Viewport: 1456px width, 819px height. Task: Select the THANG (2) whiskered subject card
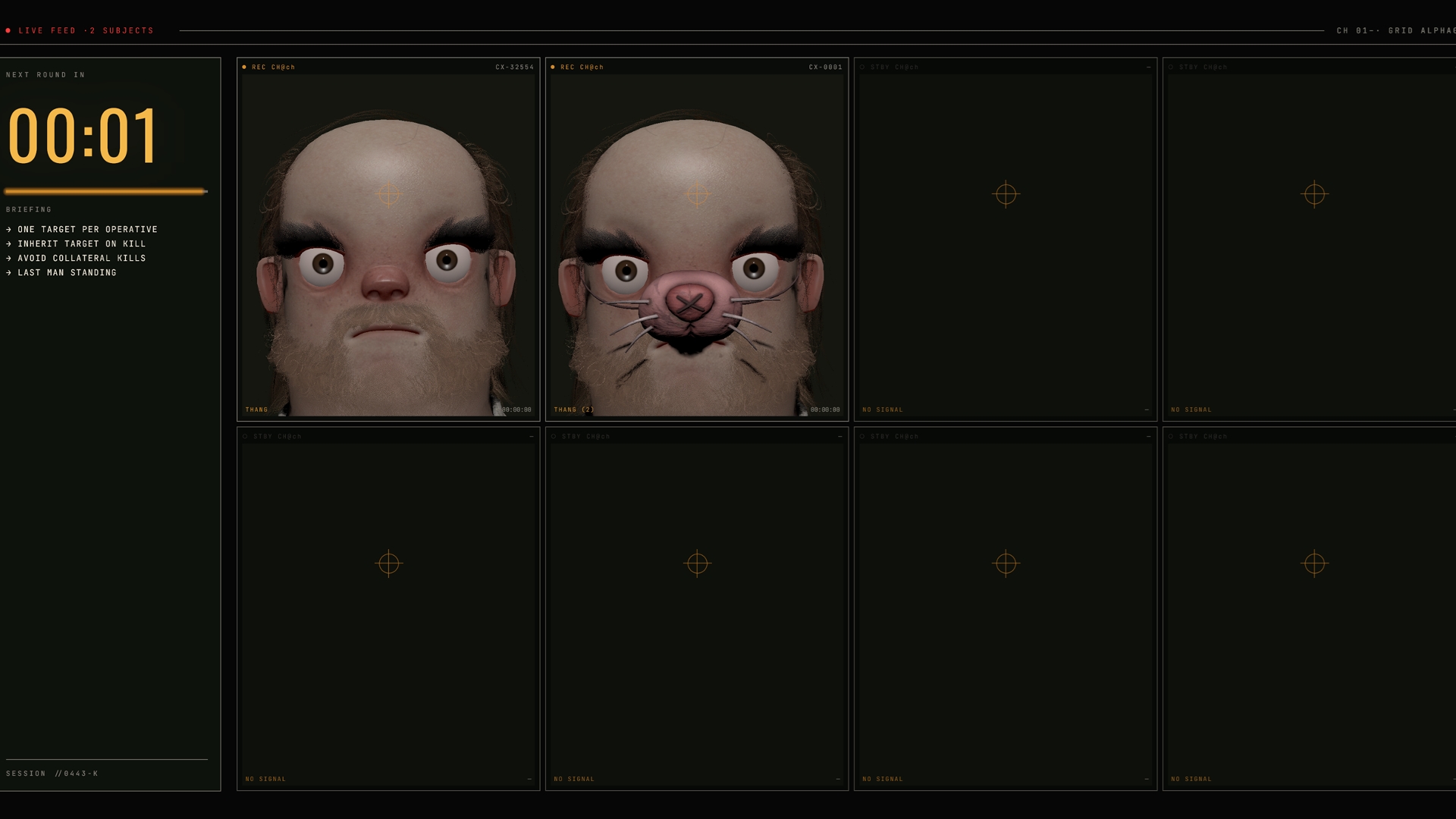coord(696,240)
